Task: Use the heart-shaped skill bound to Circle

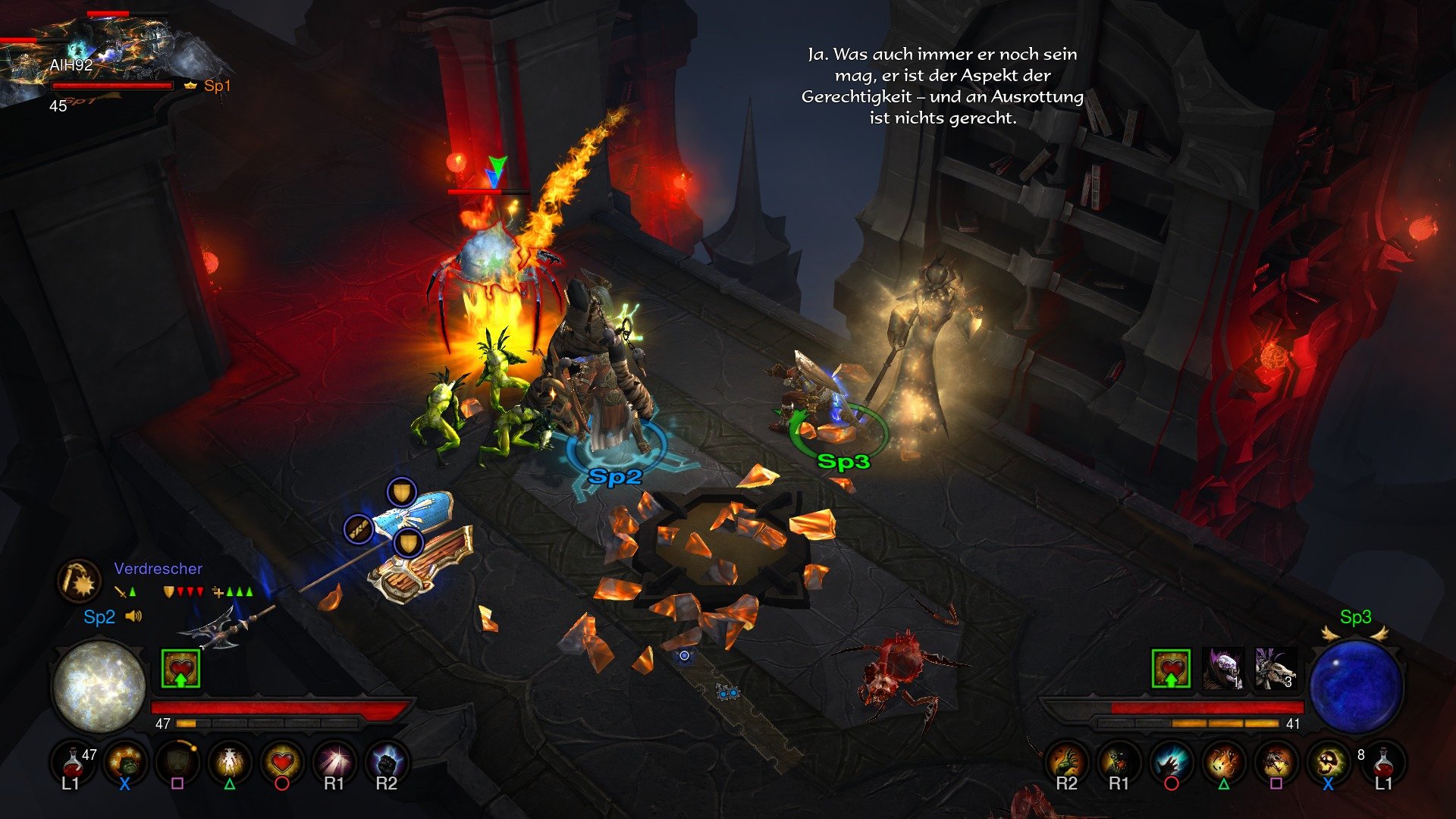Action: 281,762
